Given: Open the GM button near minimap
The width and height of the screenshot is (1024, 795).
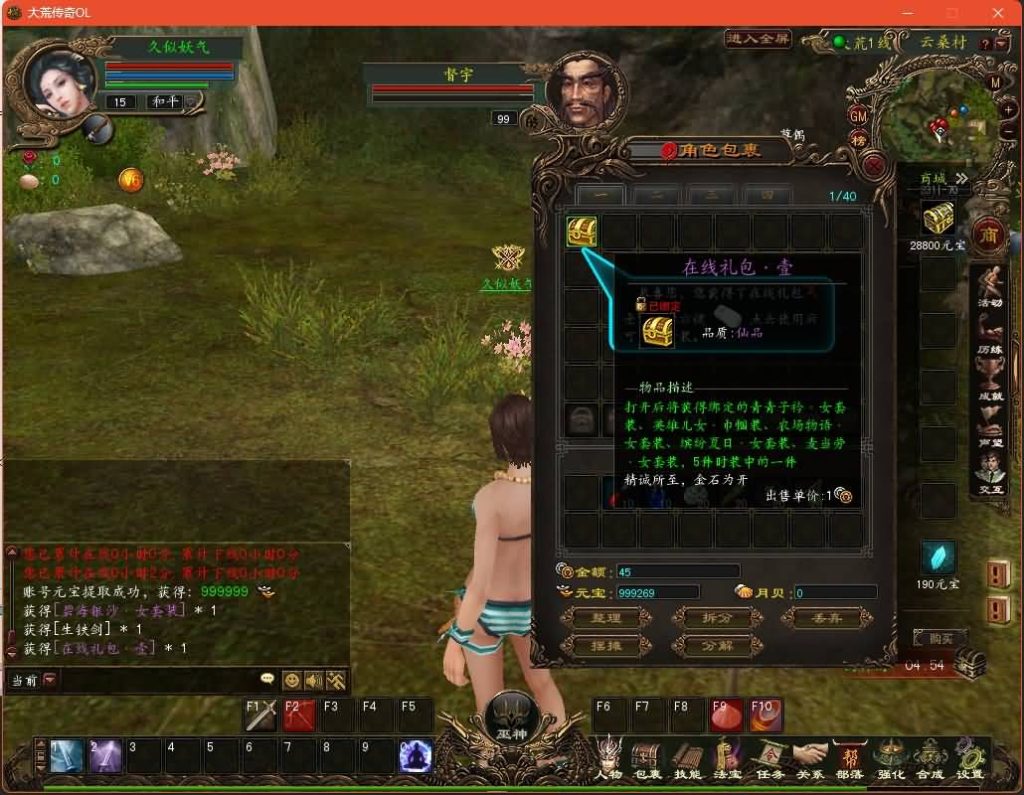Looking at the screenshot, I should click(858, 115).
